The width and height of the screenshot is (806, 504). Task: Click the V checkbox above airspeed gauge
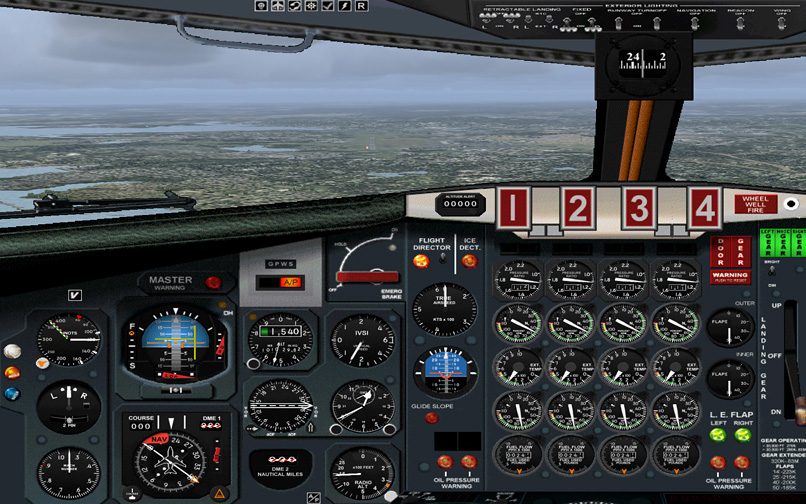tap(74, 295)
